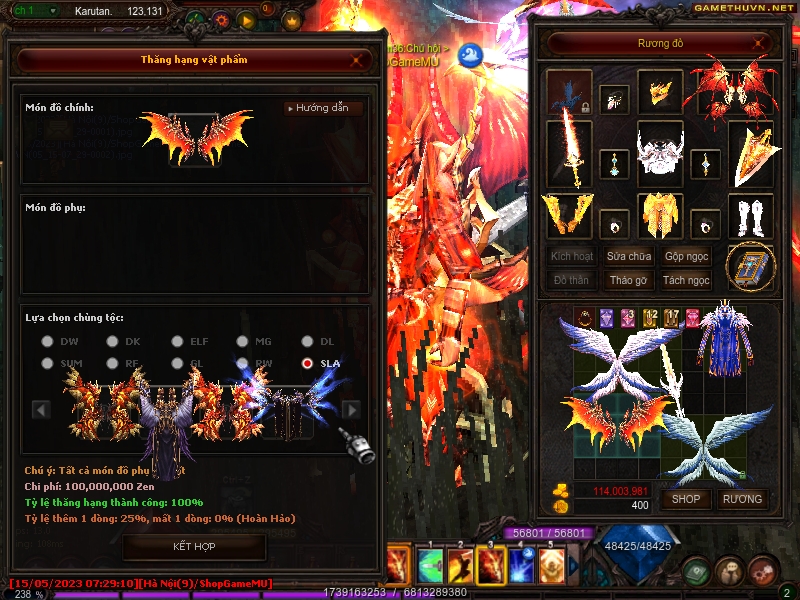Show the next wing choices with right arrow
Image resolution: width=800 pixels, height=600 pixels.
click(351, 409)
